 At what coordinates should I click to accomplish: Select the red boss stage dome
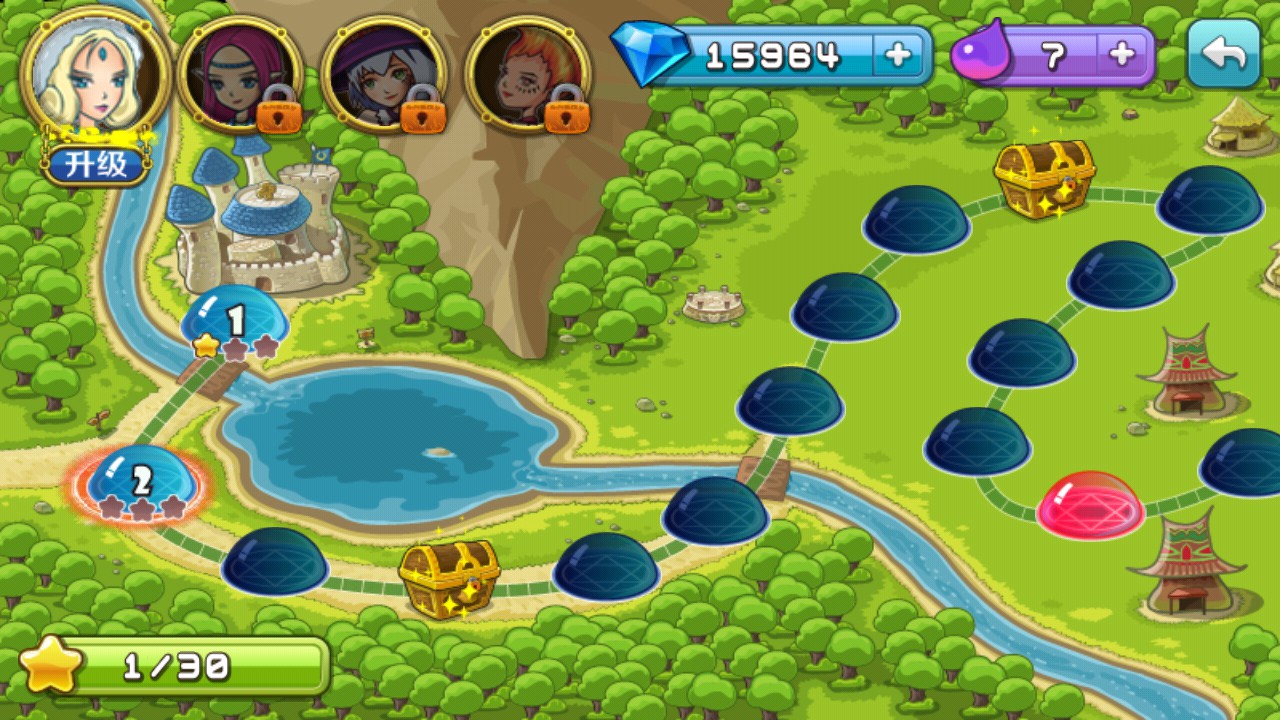pyautogui.click(x=1090, y=504)
